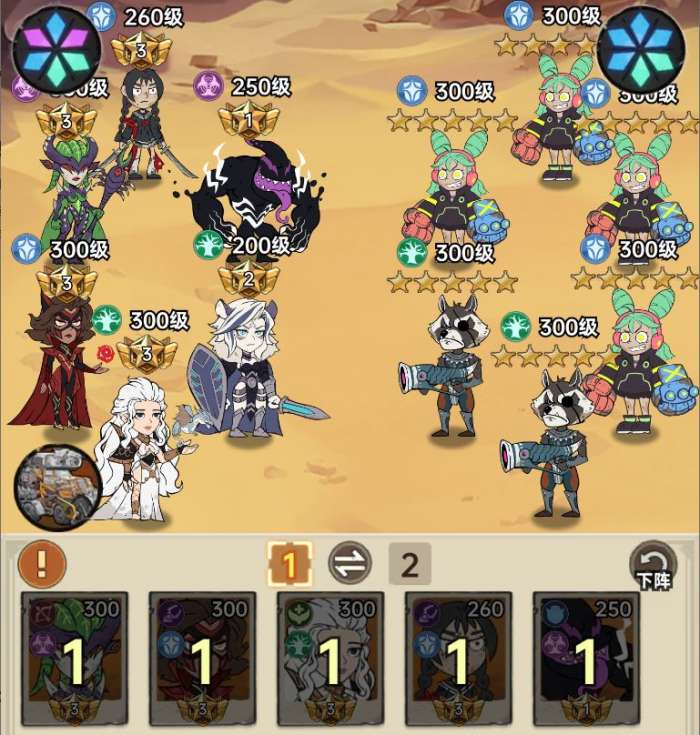This screenshot has width=700, height=735.
Task: Open the left team's faction aura icon
Action: point(56,48)
